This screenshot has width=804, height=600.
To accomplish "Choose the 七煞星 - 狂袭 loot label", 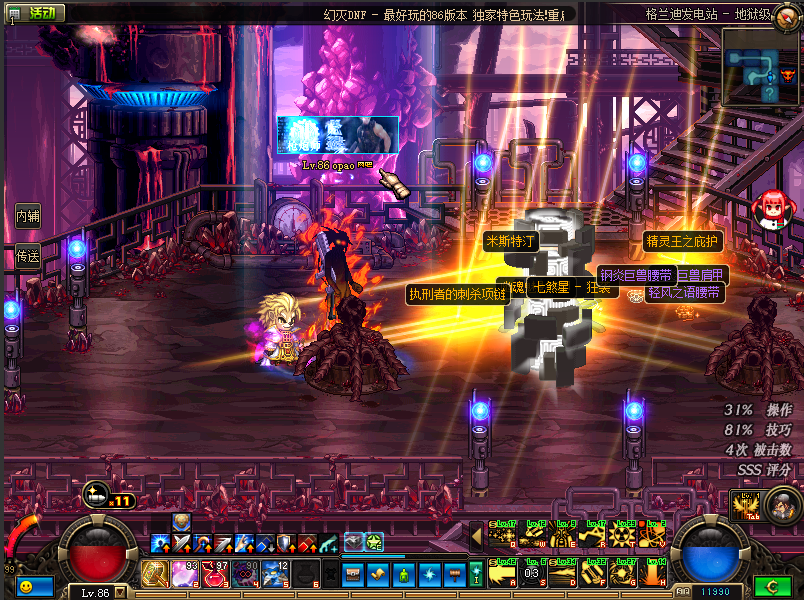I will 570,287.
